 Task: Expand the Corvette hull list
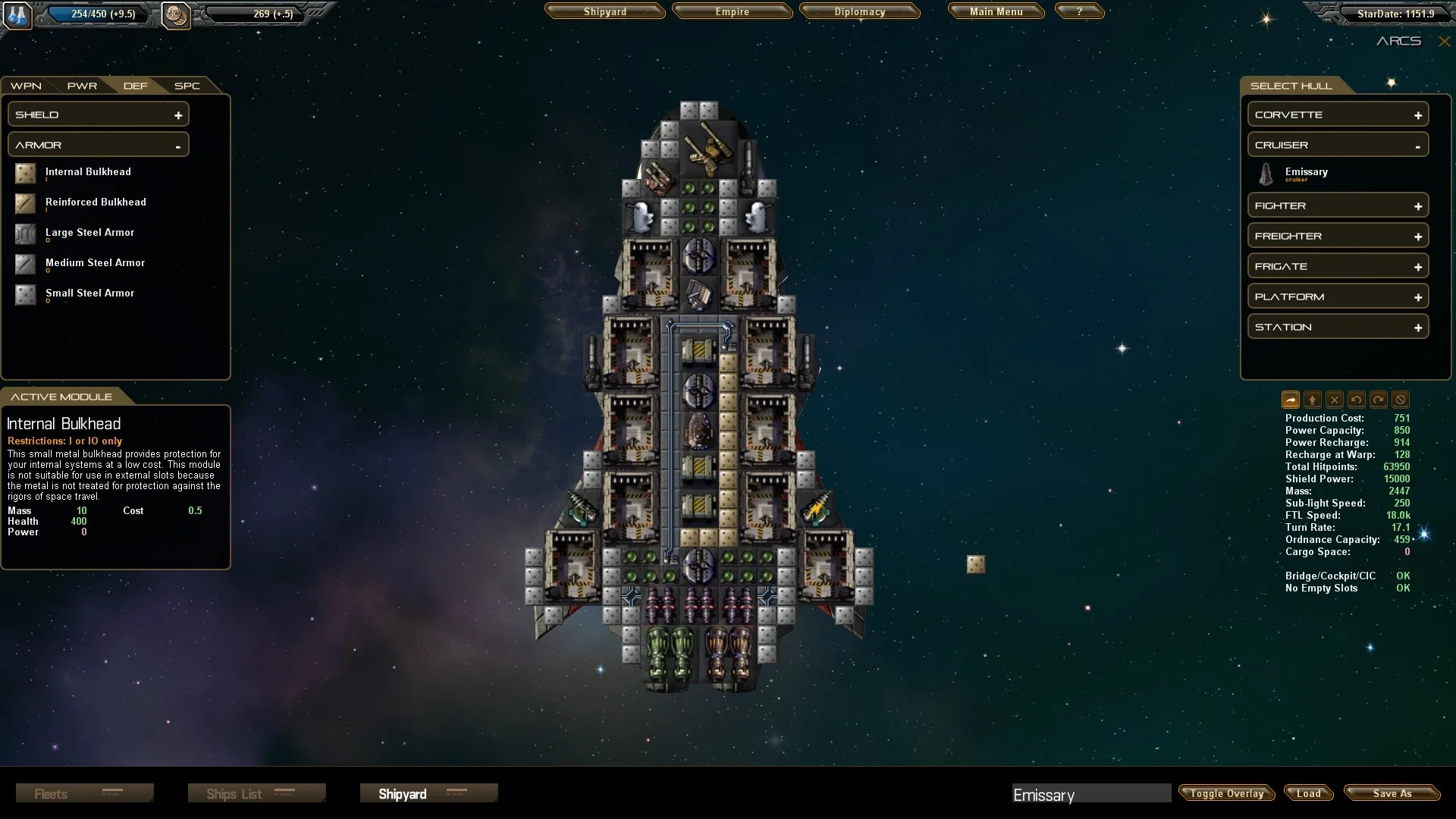[1338, 115]
